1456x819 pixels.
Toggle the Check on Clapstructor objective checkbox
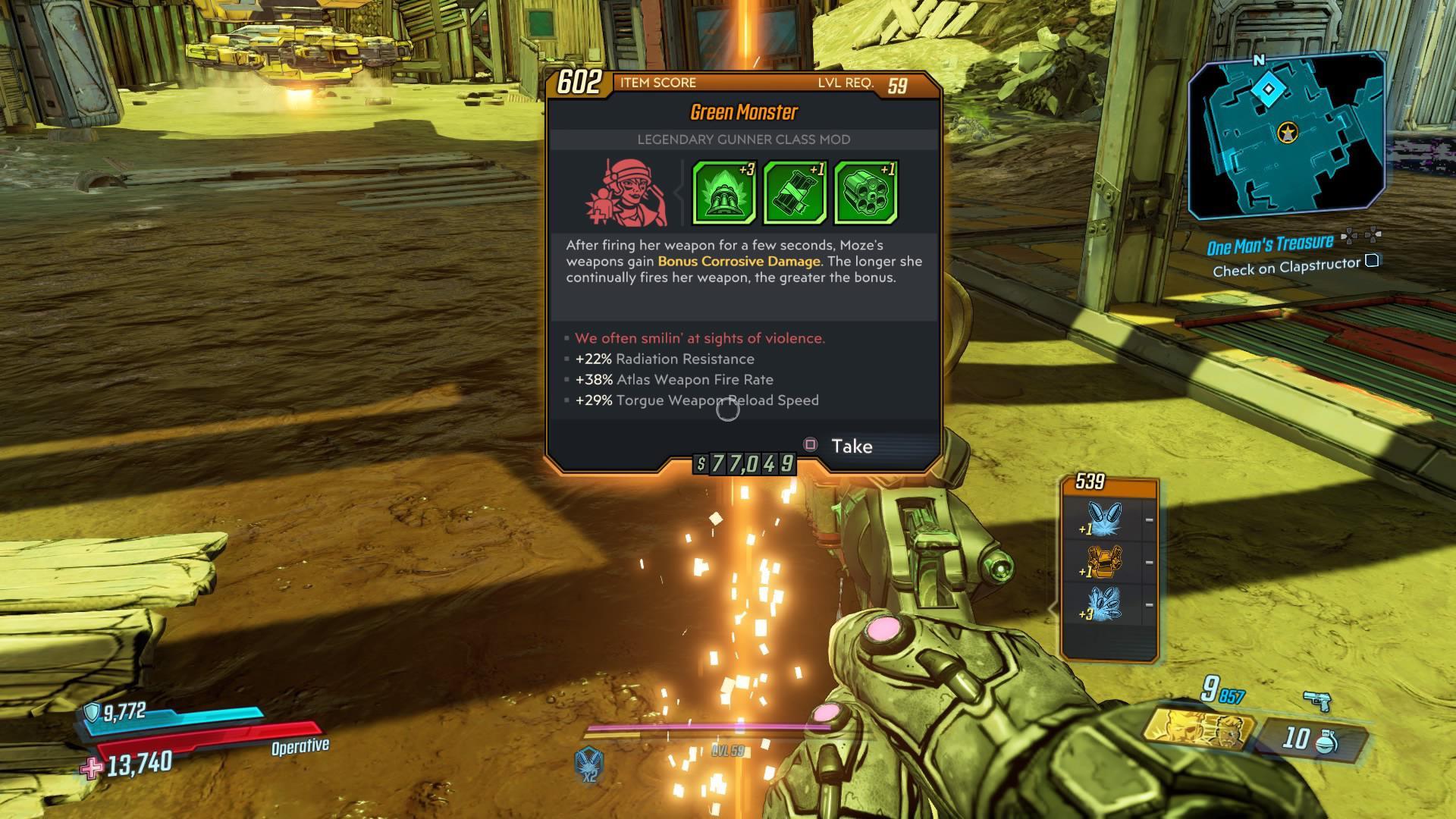point(1371,262)
